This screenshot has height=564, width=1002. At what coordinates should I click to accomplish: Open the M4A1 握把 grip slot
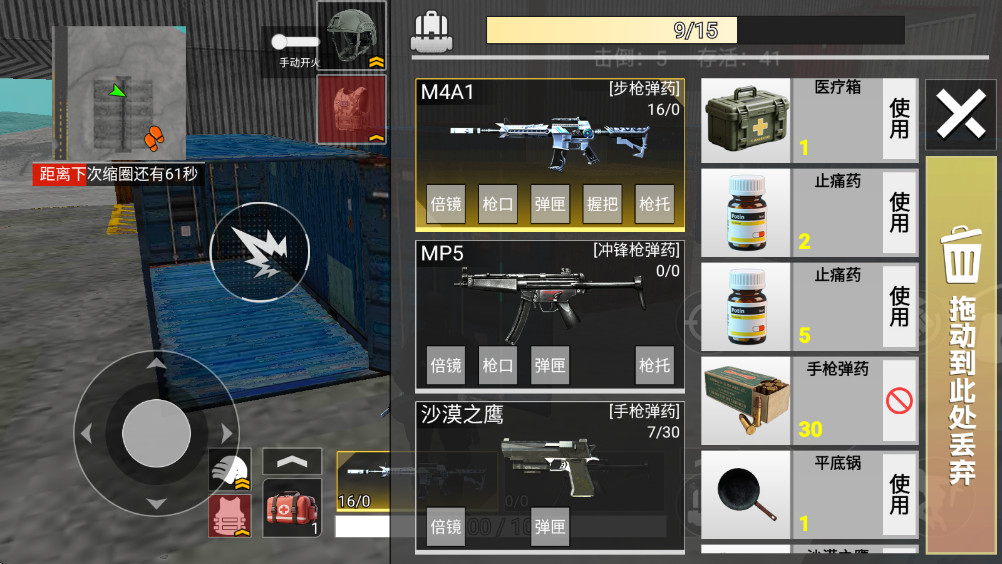click(602, 204)
